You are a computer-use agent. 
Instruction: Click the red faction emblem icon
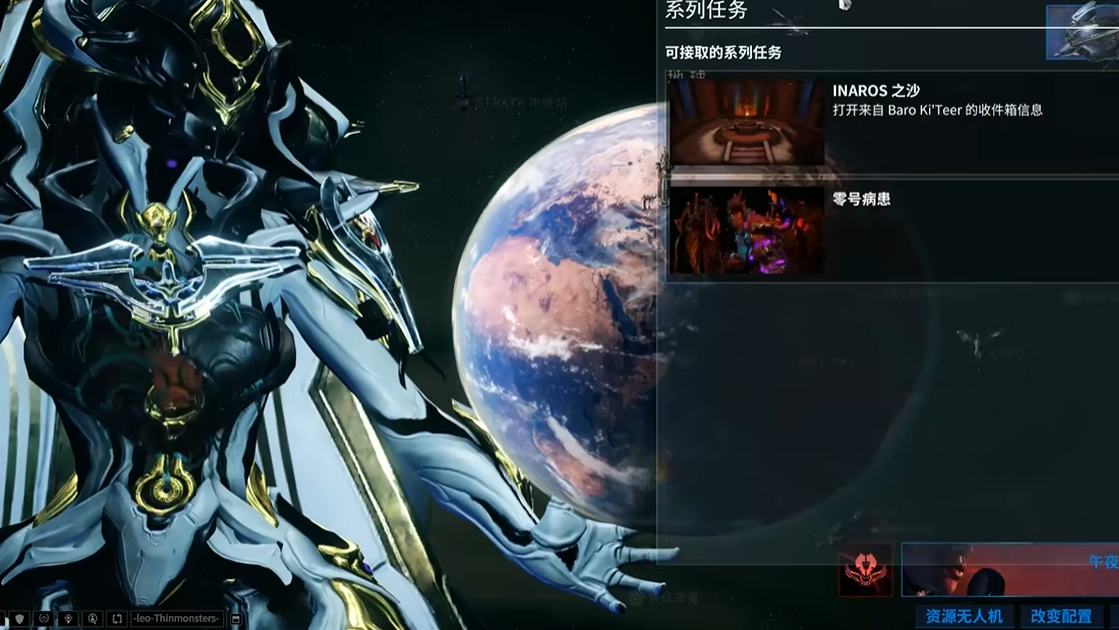[865, 570]
